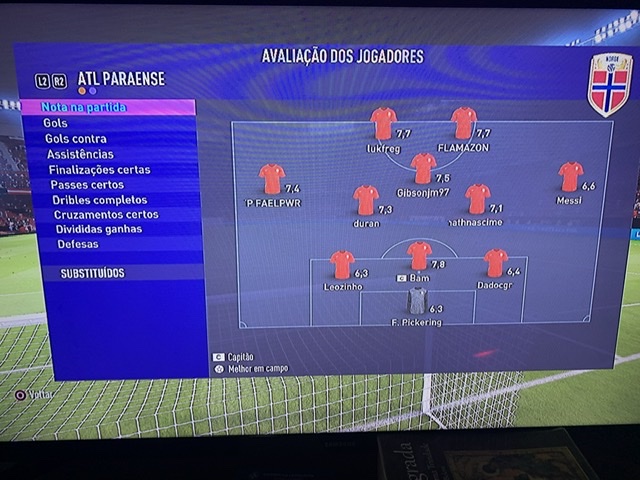
Task: Select the Cruzamentos certos entry
Action: click(105, 214)
